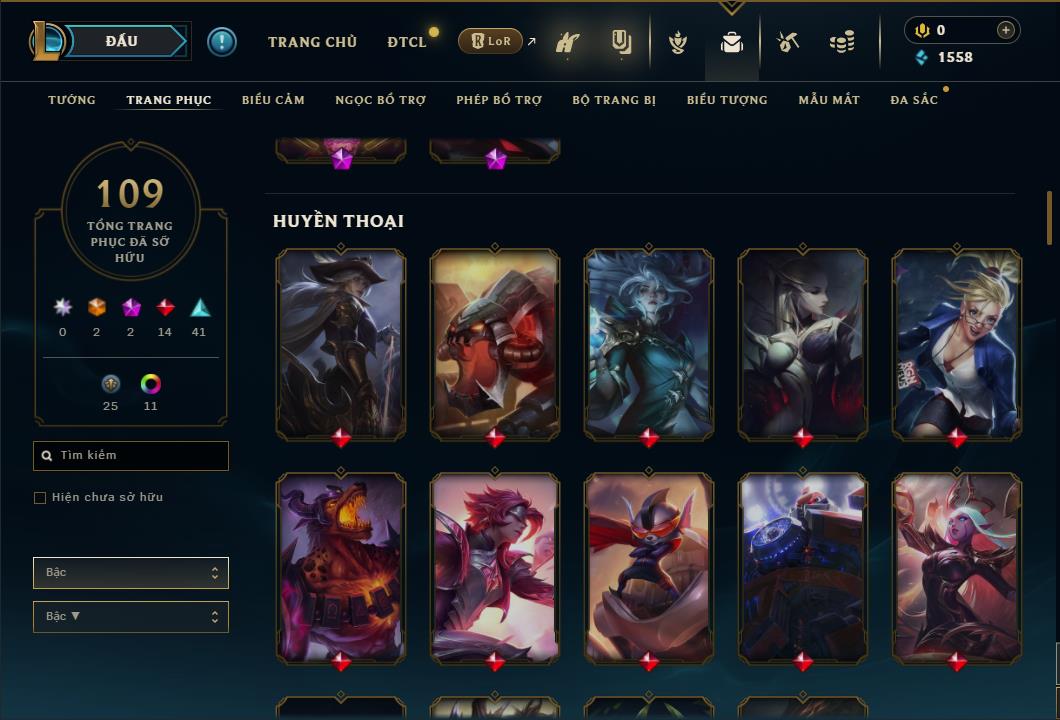1060x720 pixels.
Task: Show the PHÉP BỔ TRỢ tab
Action: (x=499, y=100)
